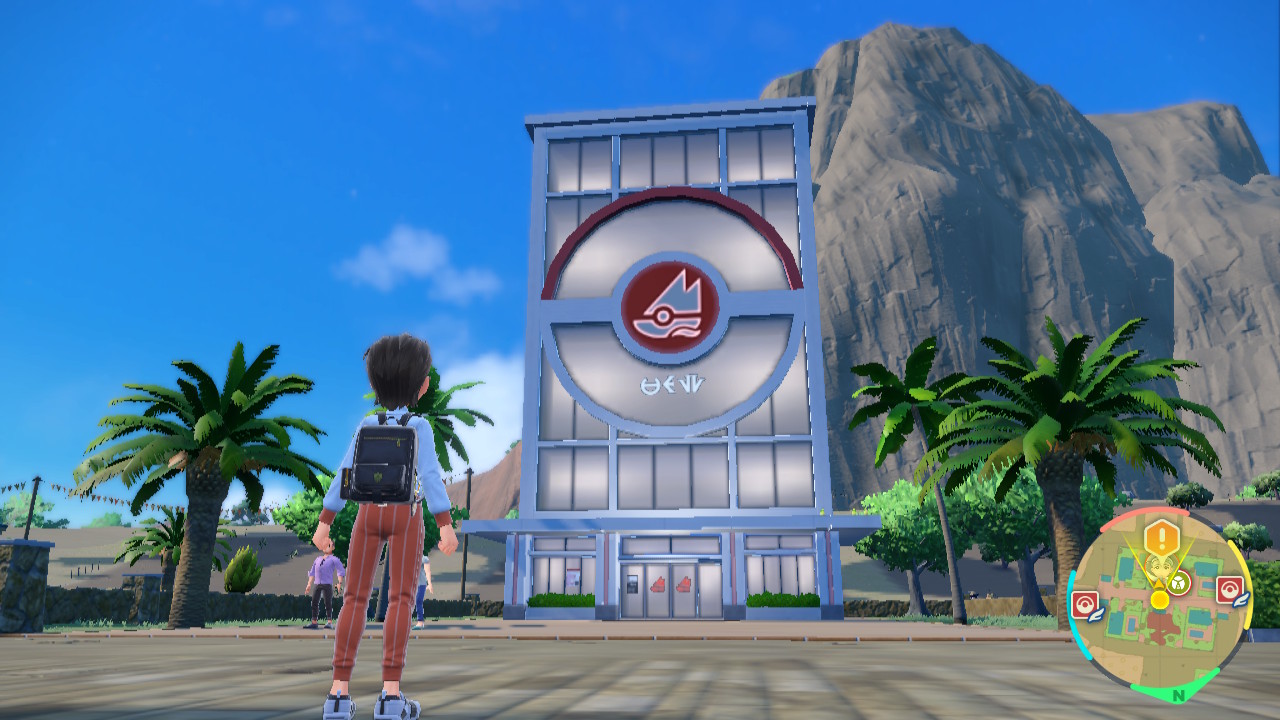Click the left Pokémon Center fly marker
Screen dimensions: 1280x720
tap(1086, 604)
